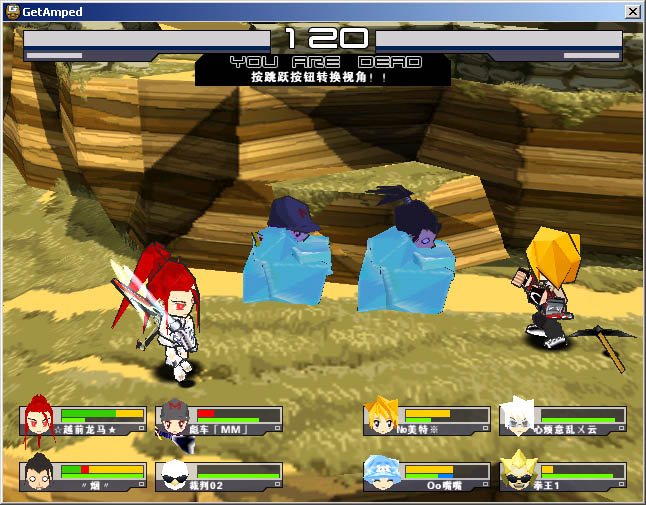Close the GetAmped window

(632, 11)
